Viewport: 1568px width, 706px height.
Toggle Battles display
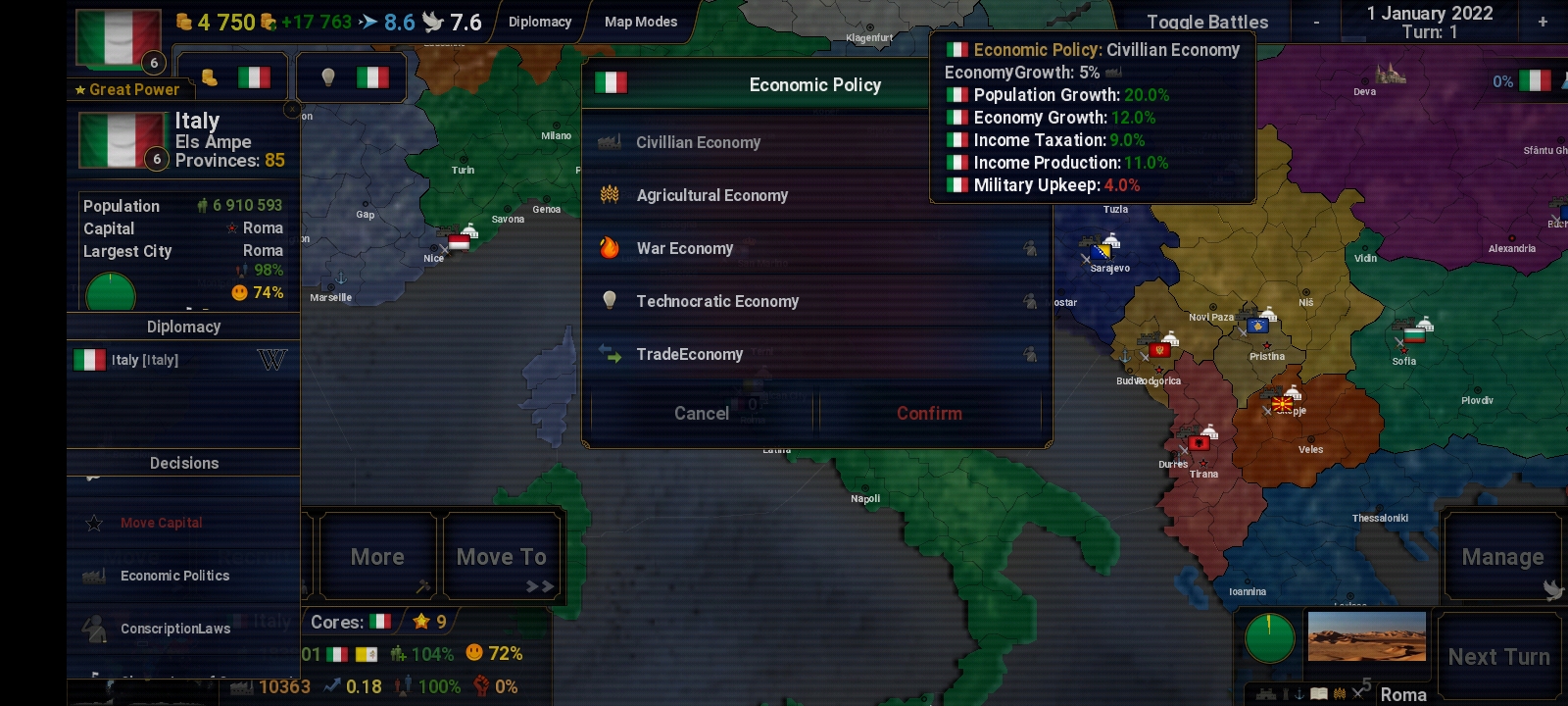point(1207,22)
